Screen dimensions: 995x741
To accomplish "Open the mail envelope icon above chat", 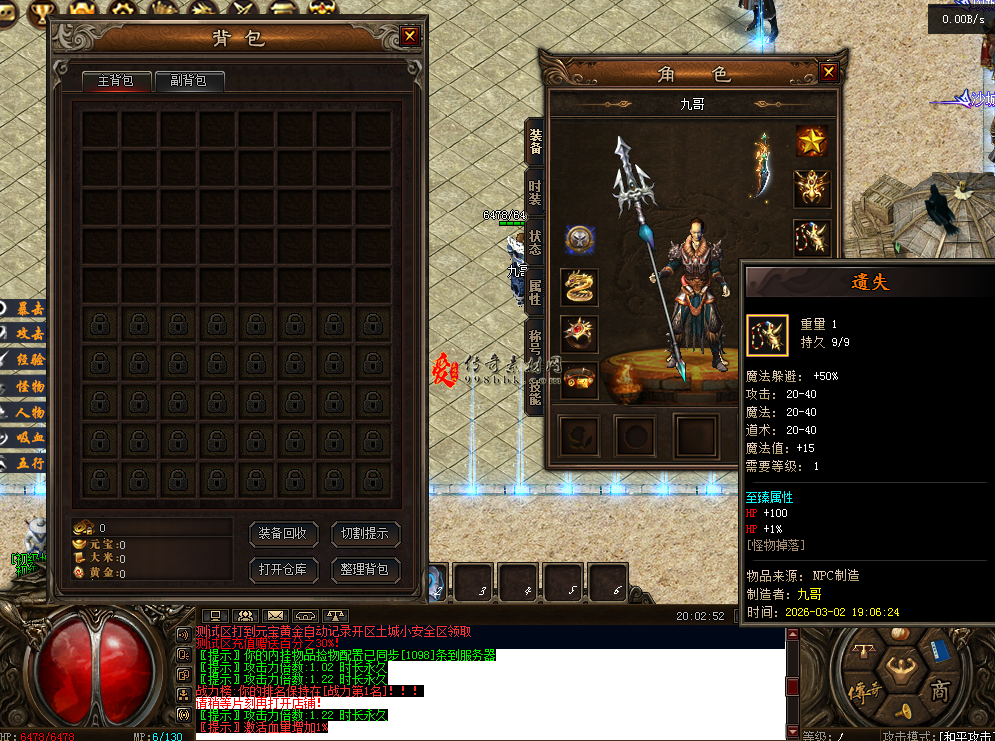I will (x=275, y=615).
